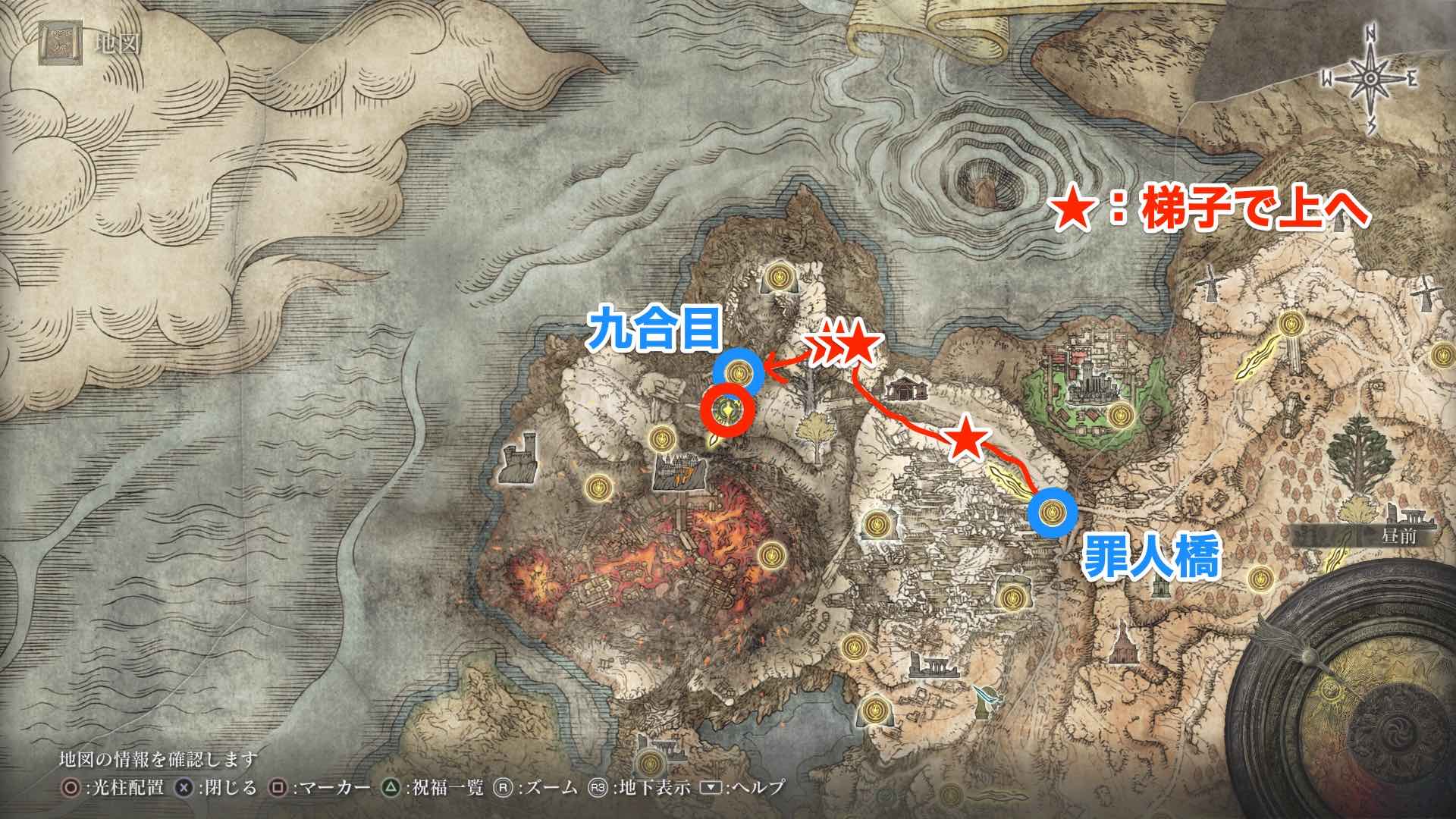Click the compass rose in the top-right
The height and width of the screenshot is (819, 1456).
point(1369,76)
